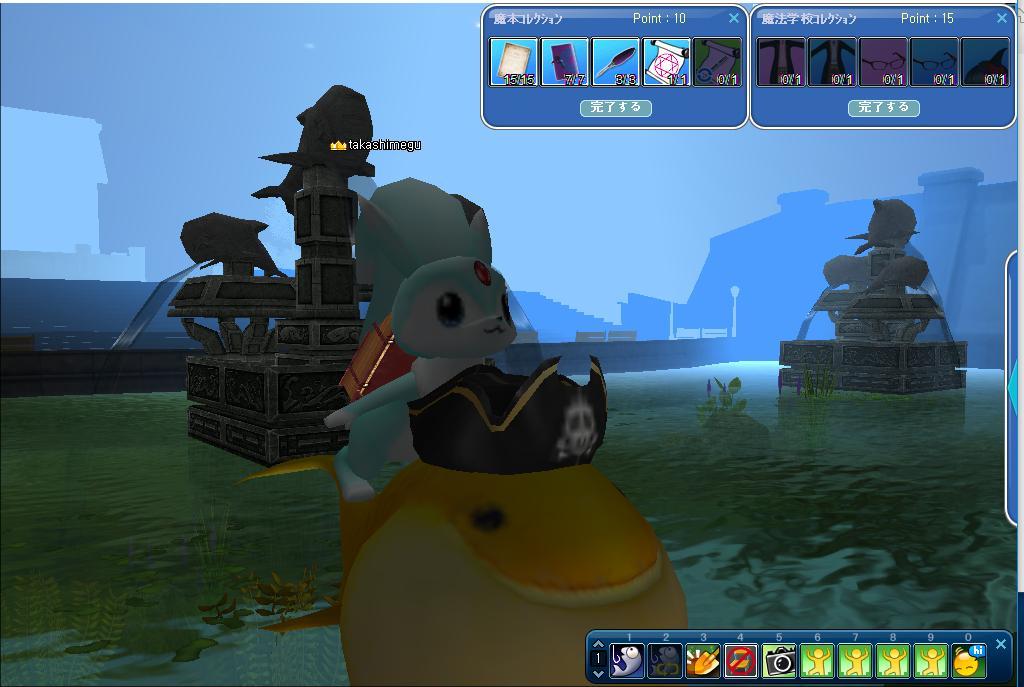Activate the fishing hotbar slot
Screen dimensions: 1024x687
[627, 660]
